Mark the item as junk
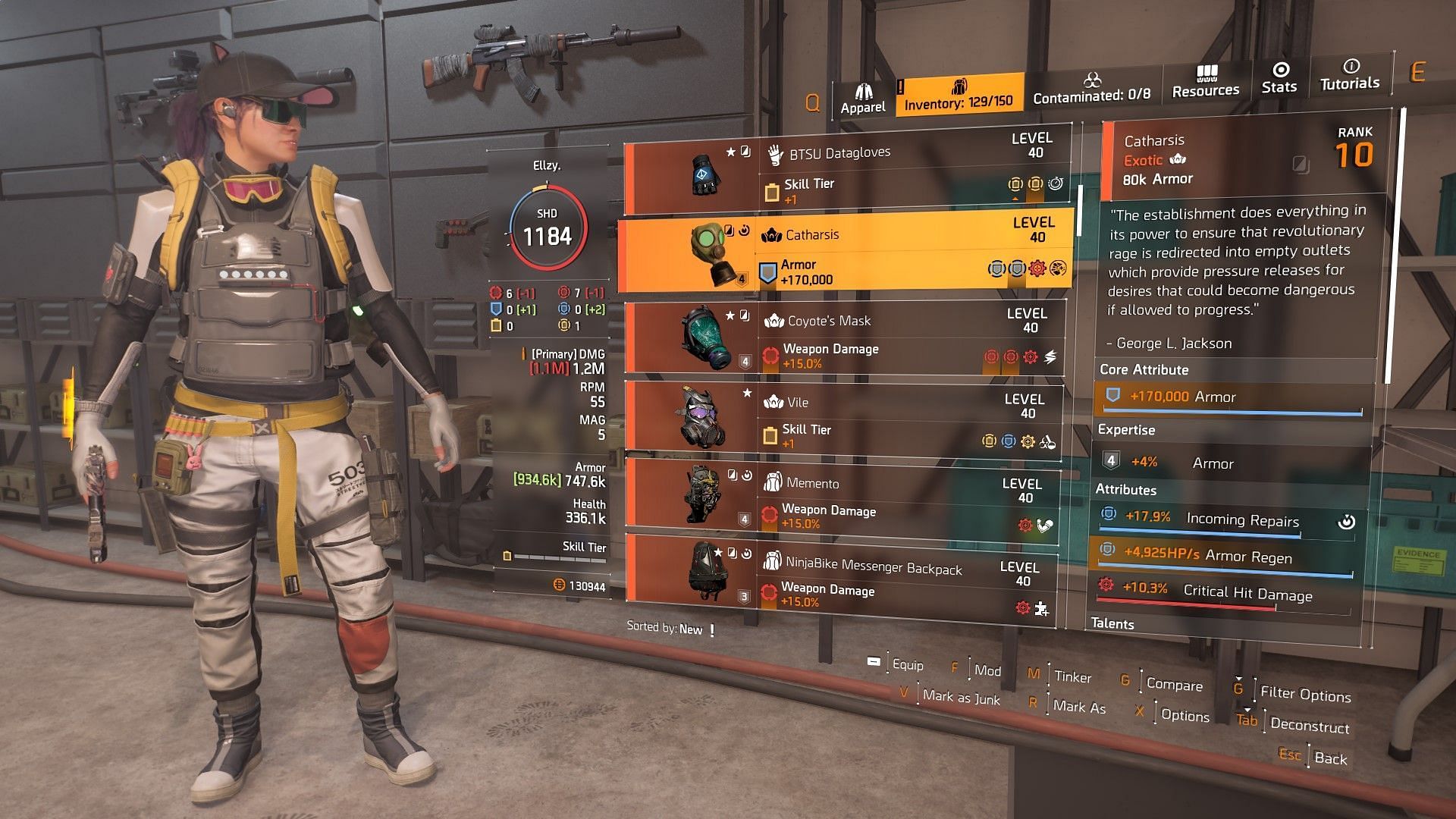This screenshot has height=819, width=1456. [x=961, y=698]
